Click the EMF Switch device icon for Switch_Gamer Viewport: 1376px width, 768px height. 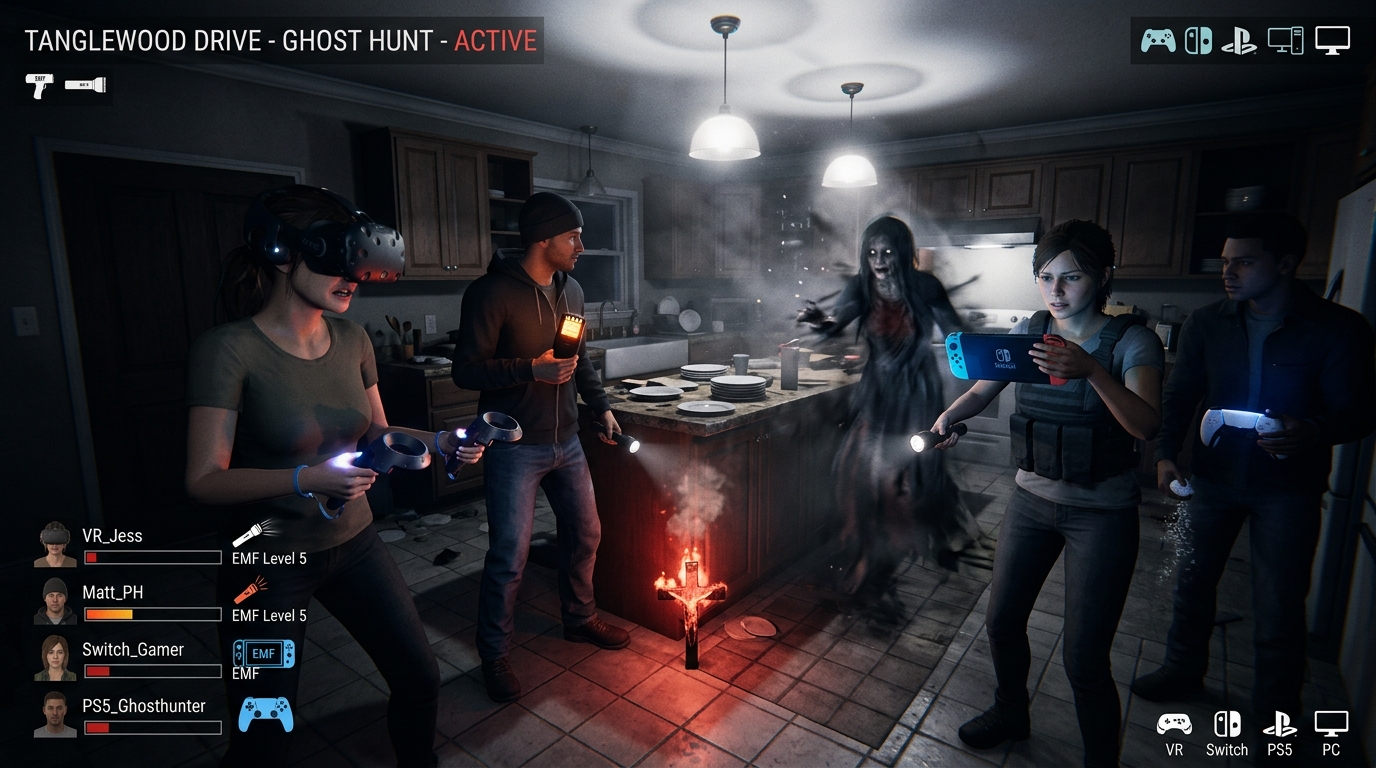tap(262, 653)
